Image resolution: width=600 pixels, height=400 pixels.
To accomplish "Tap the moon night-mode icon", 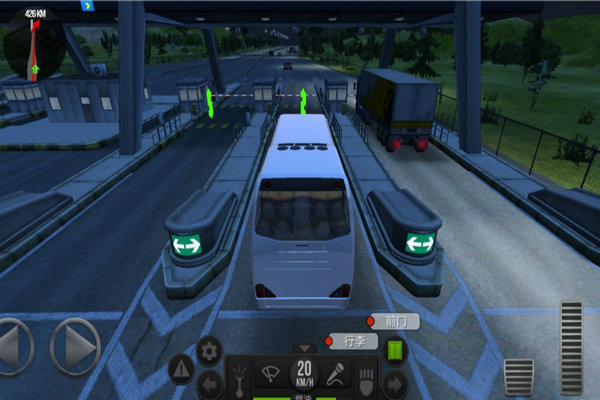I will click(x=85, y=5).
